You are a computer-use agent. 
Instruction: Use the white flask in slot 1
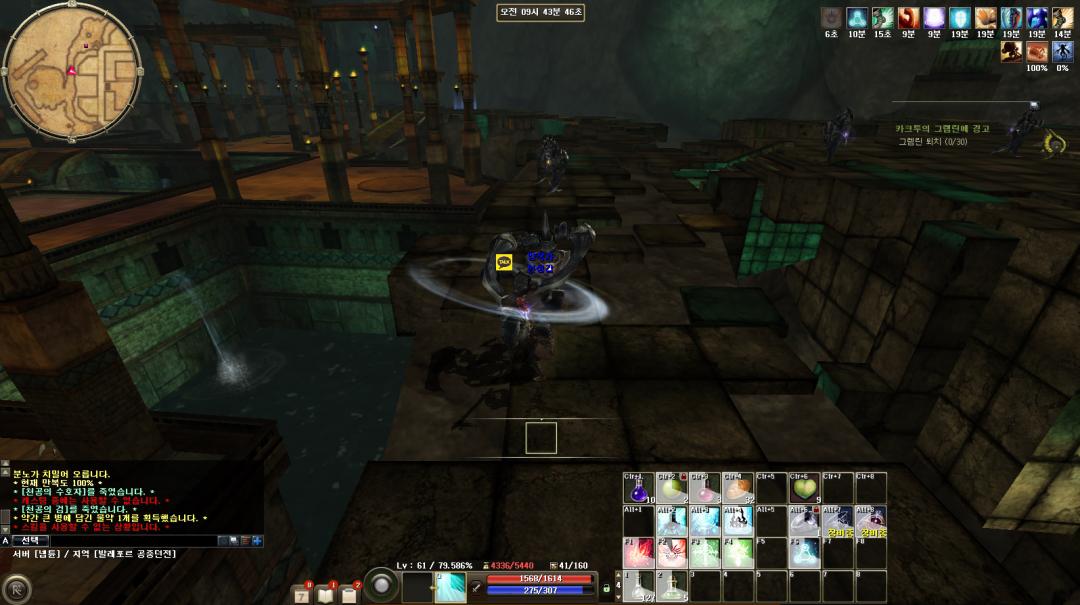(x=638, y=586)
